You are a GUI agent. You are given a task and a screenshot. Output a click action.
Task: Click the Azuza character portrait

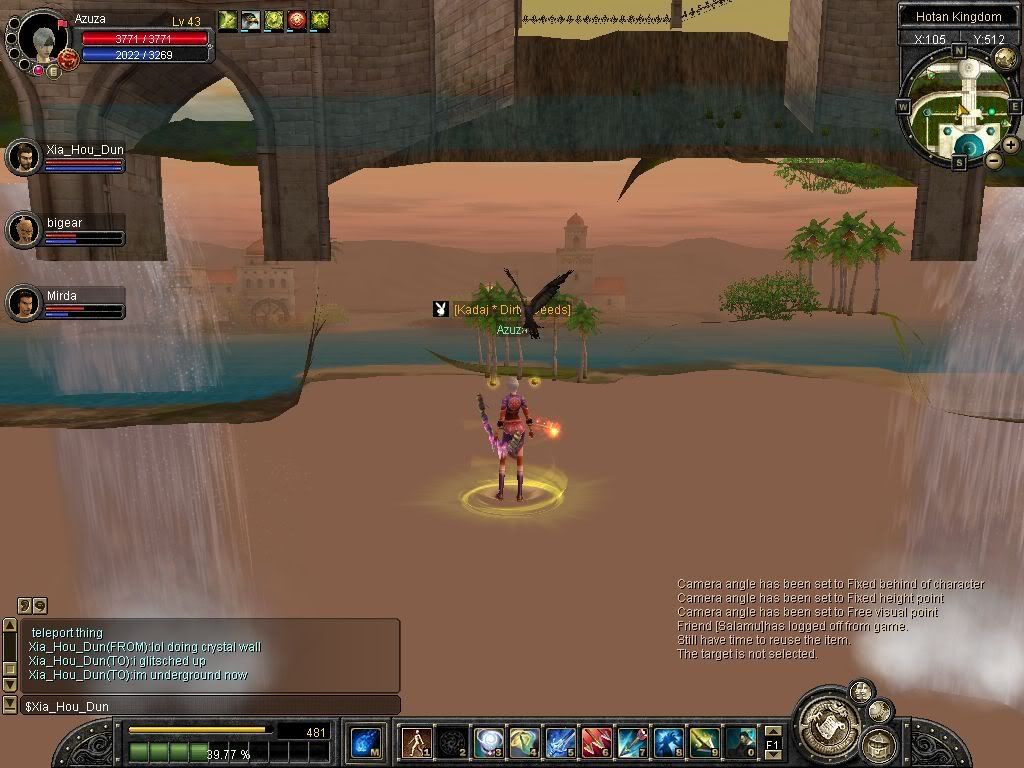click(x=42, y=40)
